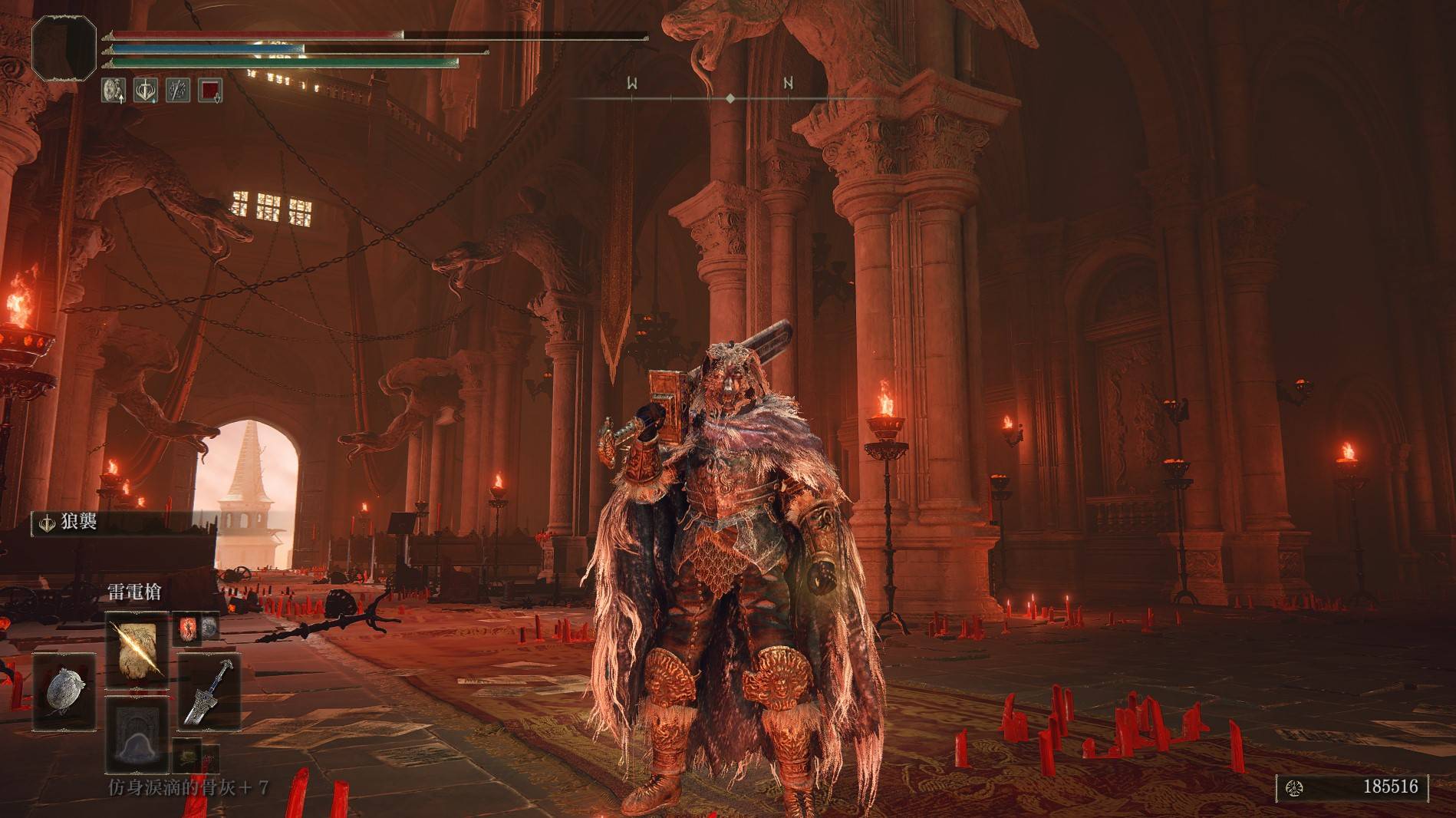Select the greatsword right-hand weapon slot
The image size is (1456, 818).
point(209,691)
